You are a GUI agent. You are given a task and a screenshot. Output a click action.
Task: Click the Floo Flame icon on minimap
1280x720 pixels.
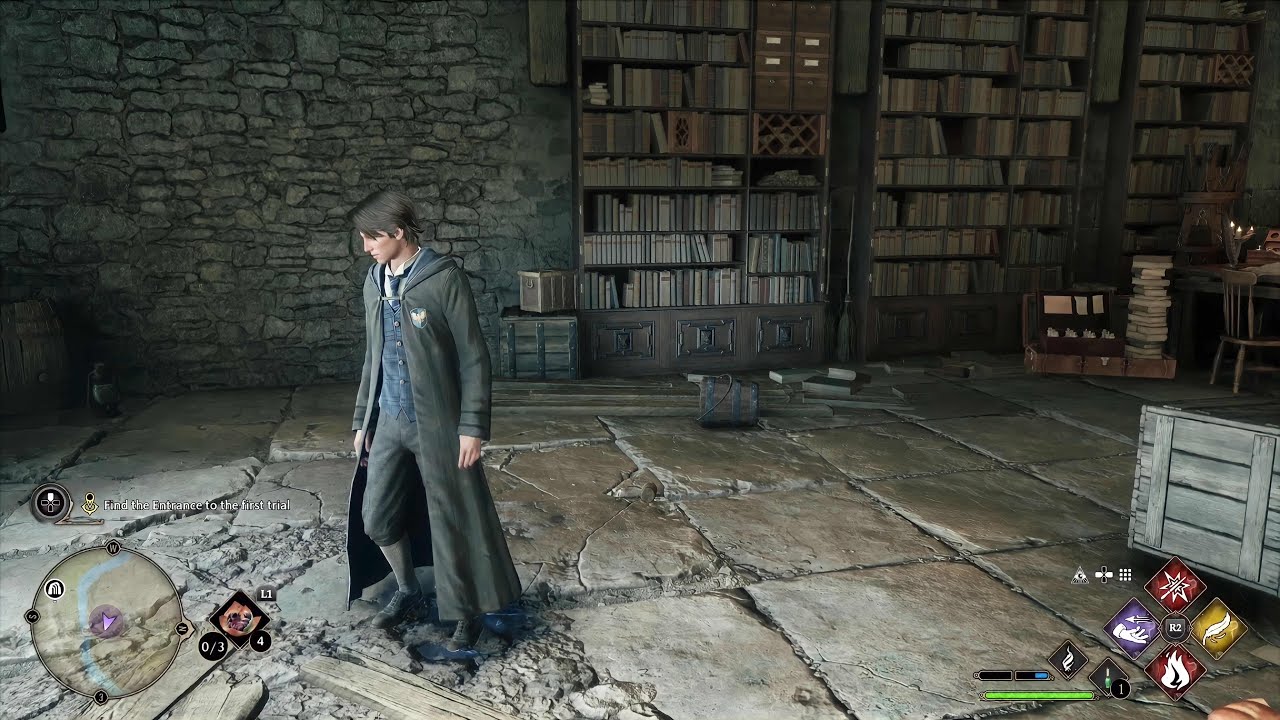[55, 587]
